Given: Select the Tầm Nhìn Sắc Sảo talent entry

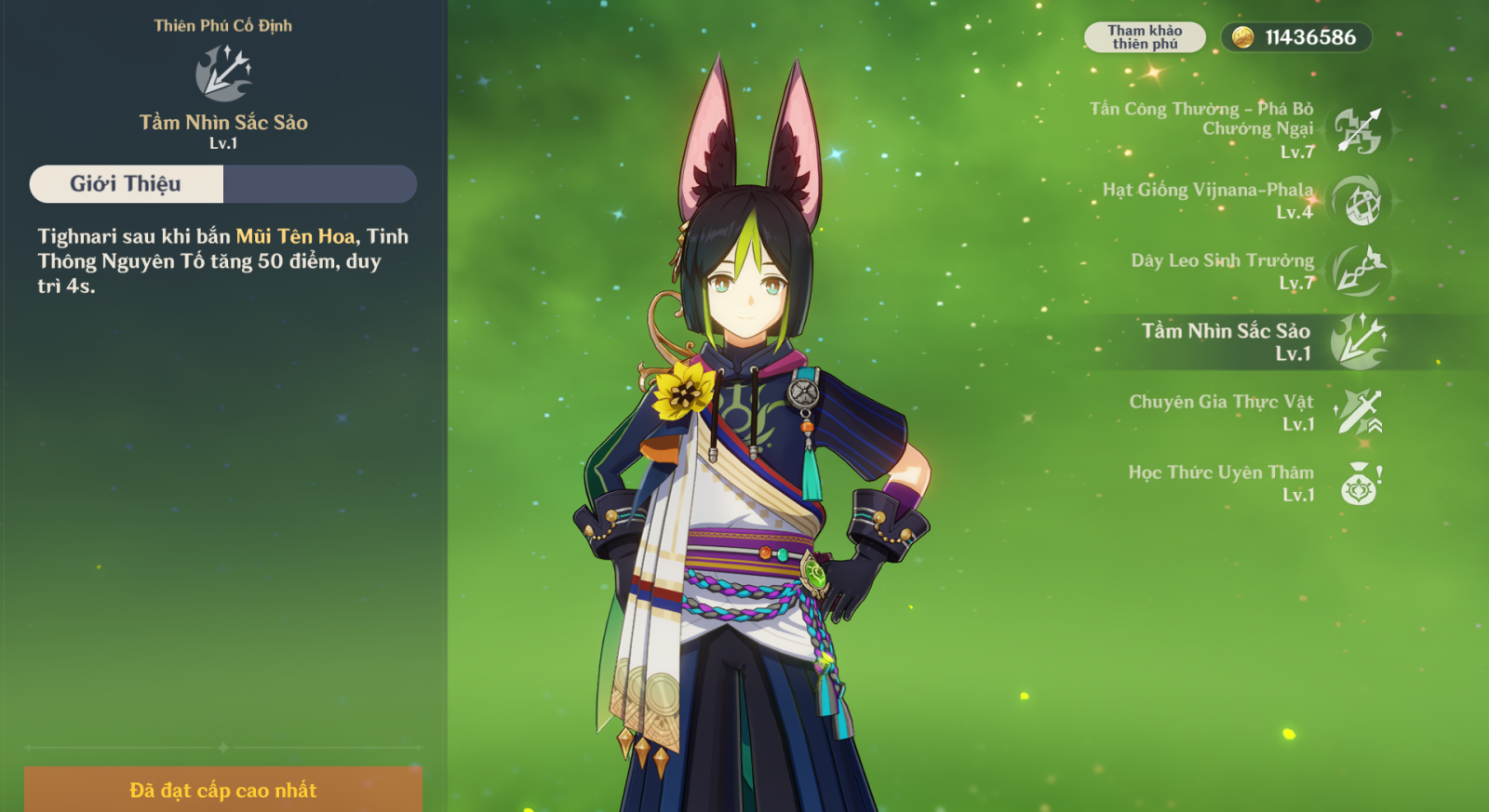Looking at the screenshot, I should (1358, 341).
